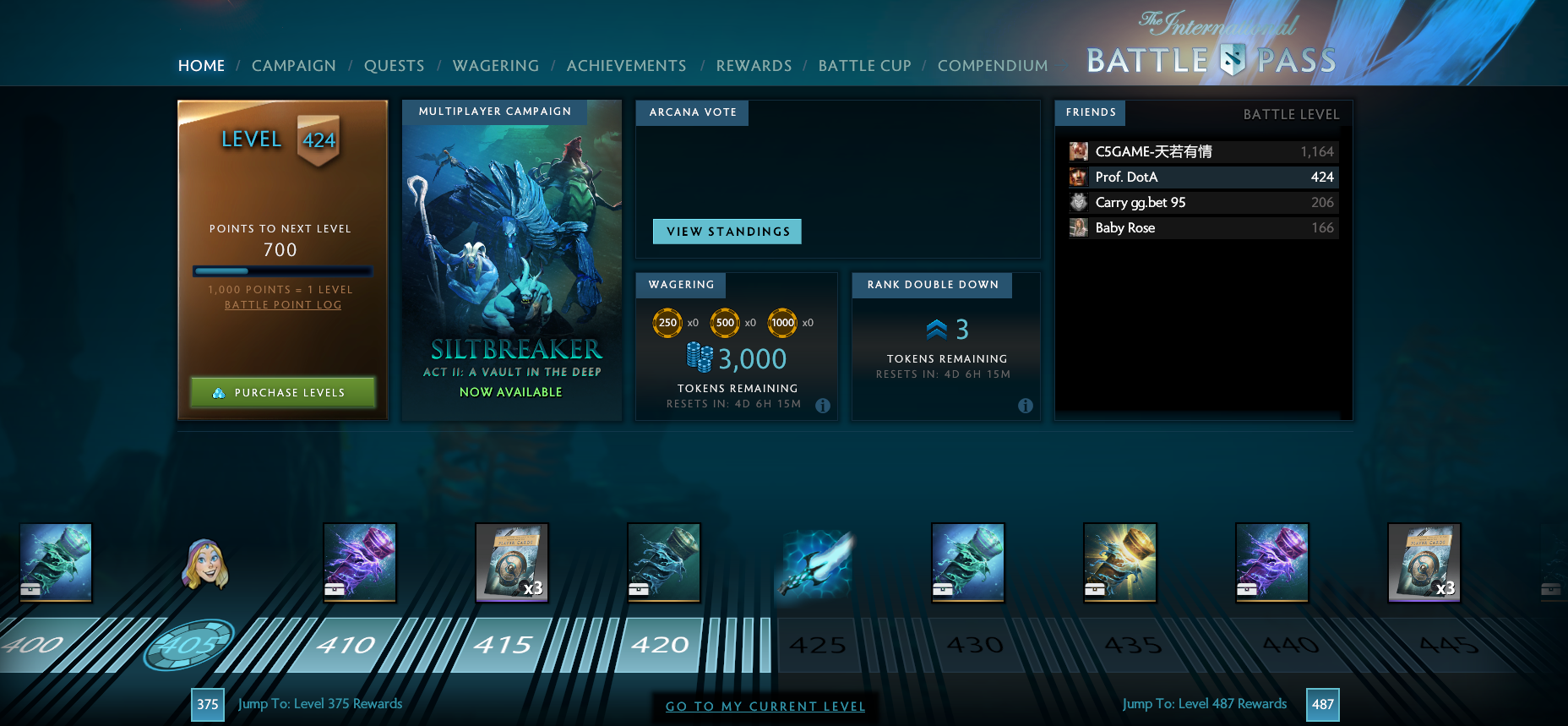Click the points progress bar
This screenshot has width=1568, height=726.
point(282,270)
